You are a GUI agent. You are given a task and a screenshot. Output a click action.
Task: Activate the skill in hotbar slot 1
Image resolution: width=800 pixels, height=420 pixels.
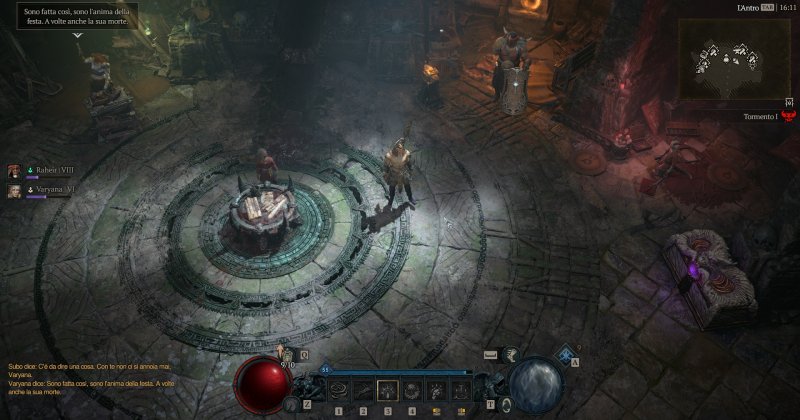pos(339,391)
